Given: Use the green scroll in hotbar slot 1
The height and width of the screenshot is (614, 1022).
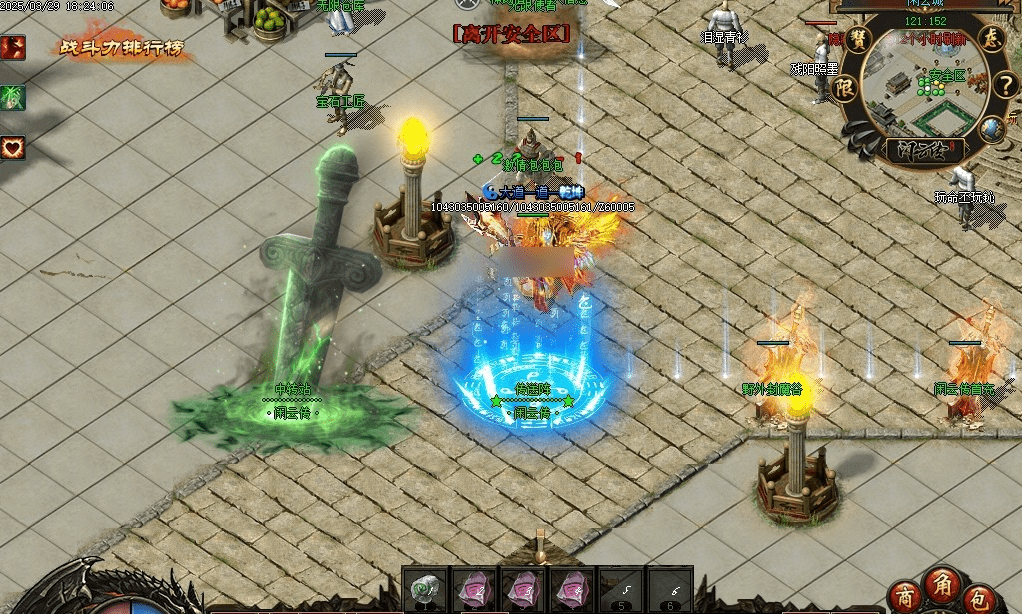Looking at the screenshot, I should tap(424, 589).
